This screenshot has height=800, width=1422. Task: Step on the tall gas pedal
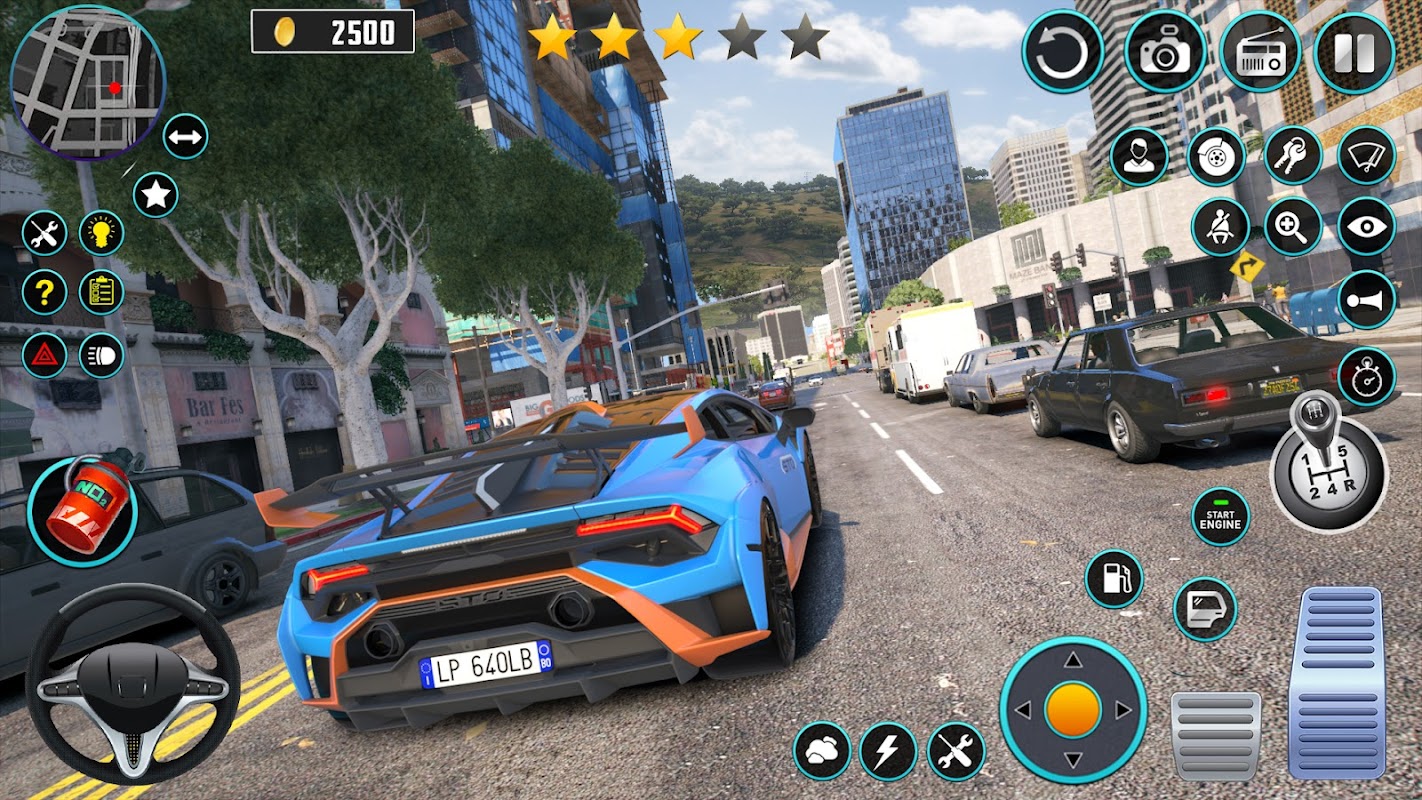pyautogui.click(x=1335, y=682)
